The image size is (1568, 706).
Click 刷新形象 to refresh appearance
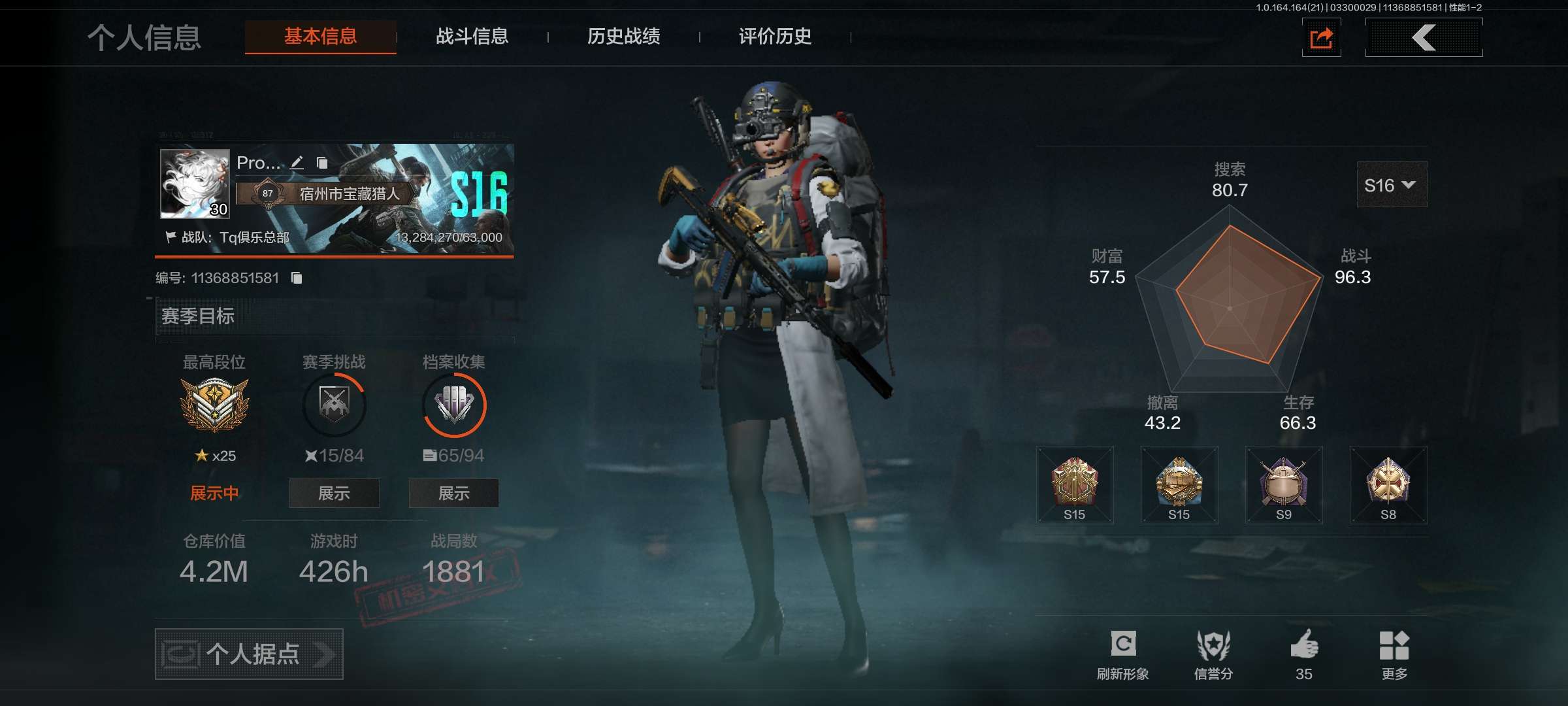pos(1122,654)
